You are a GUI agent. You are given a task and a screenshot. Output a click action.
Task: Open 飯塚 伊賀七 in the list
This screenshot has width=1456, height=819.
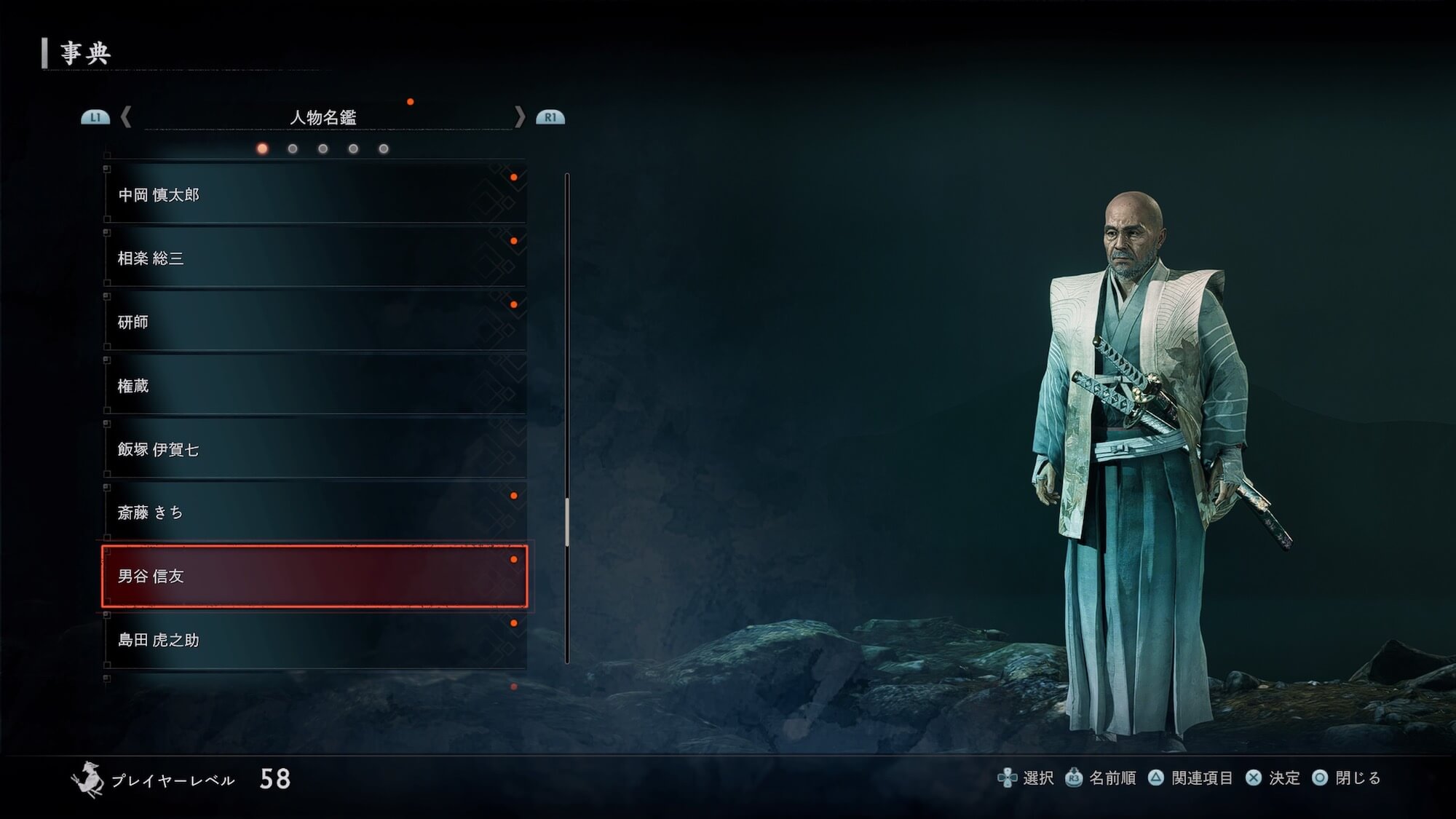314,449
